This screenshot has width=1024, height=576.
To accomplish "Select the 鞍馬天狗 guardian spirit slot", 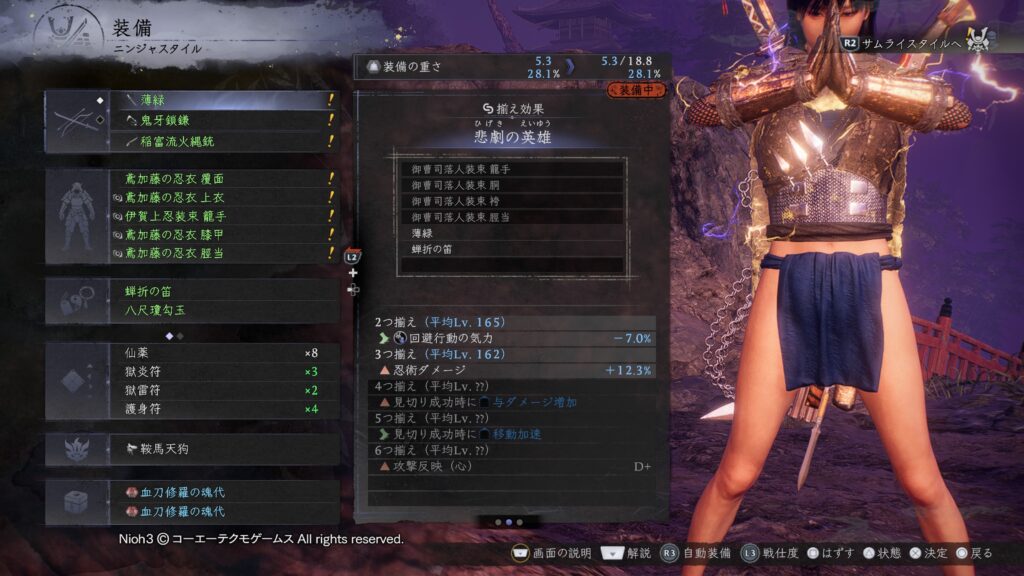I will point(220,450).
